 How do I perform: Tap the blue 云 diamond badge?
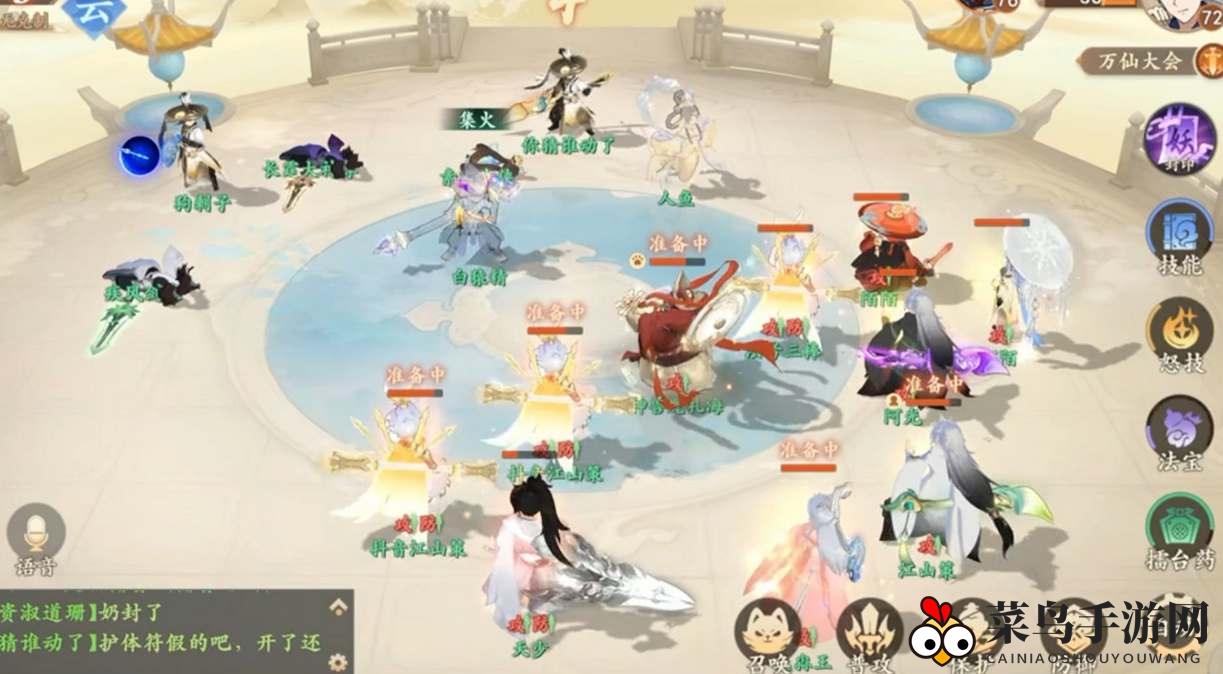pyautogui.click(x=96, y=12)
